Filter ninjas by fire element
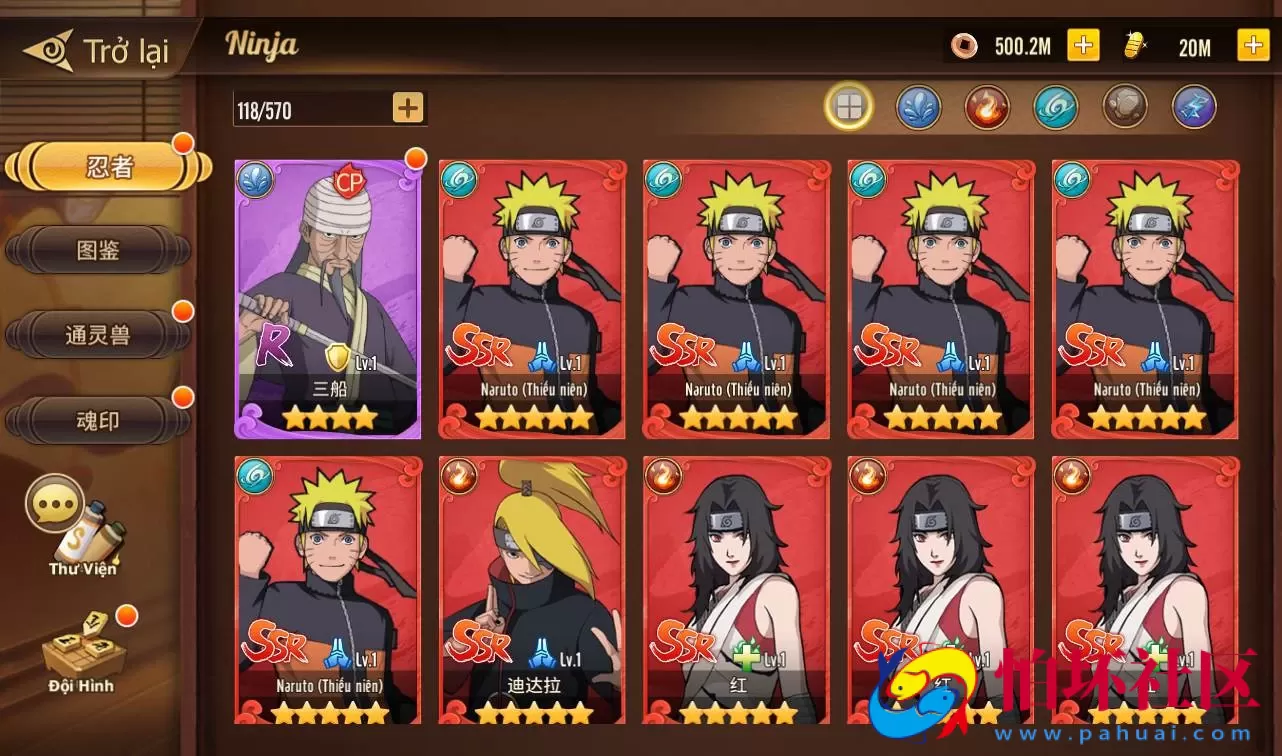1282x756 pixels. pos(987,107)
